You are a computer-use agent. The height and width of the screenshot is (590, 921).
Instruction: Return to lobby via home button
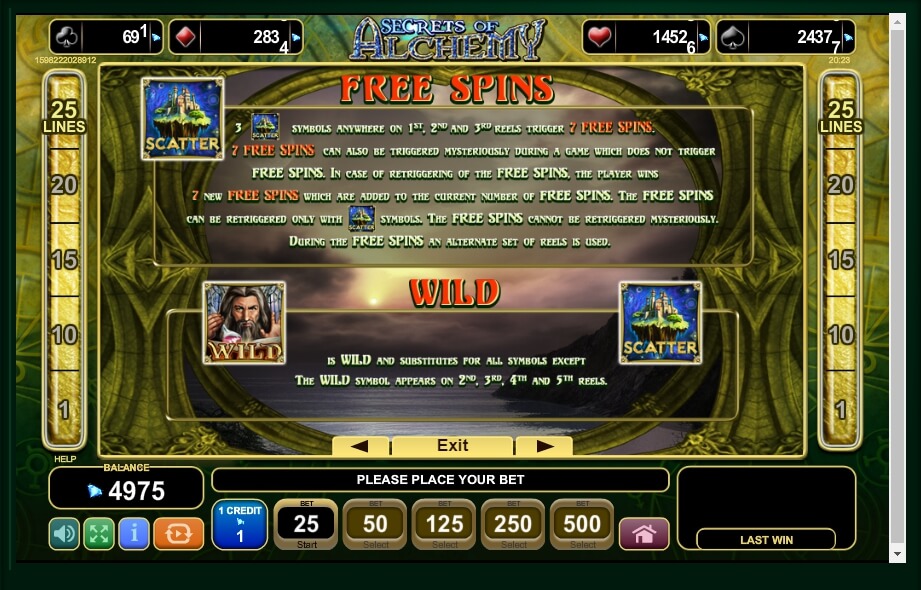tap(644, 534)
